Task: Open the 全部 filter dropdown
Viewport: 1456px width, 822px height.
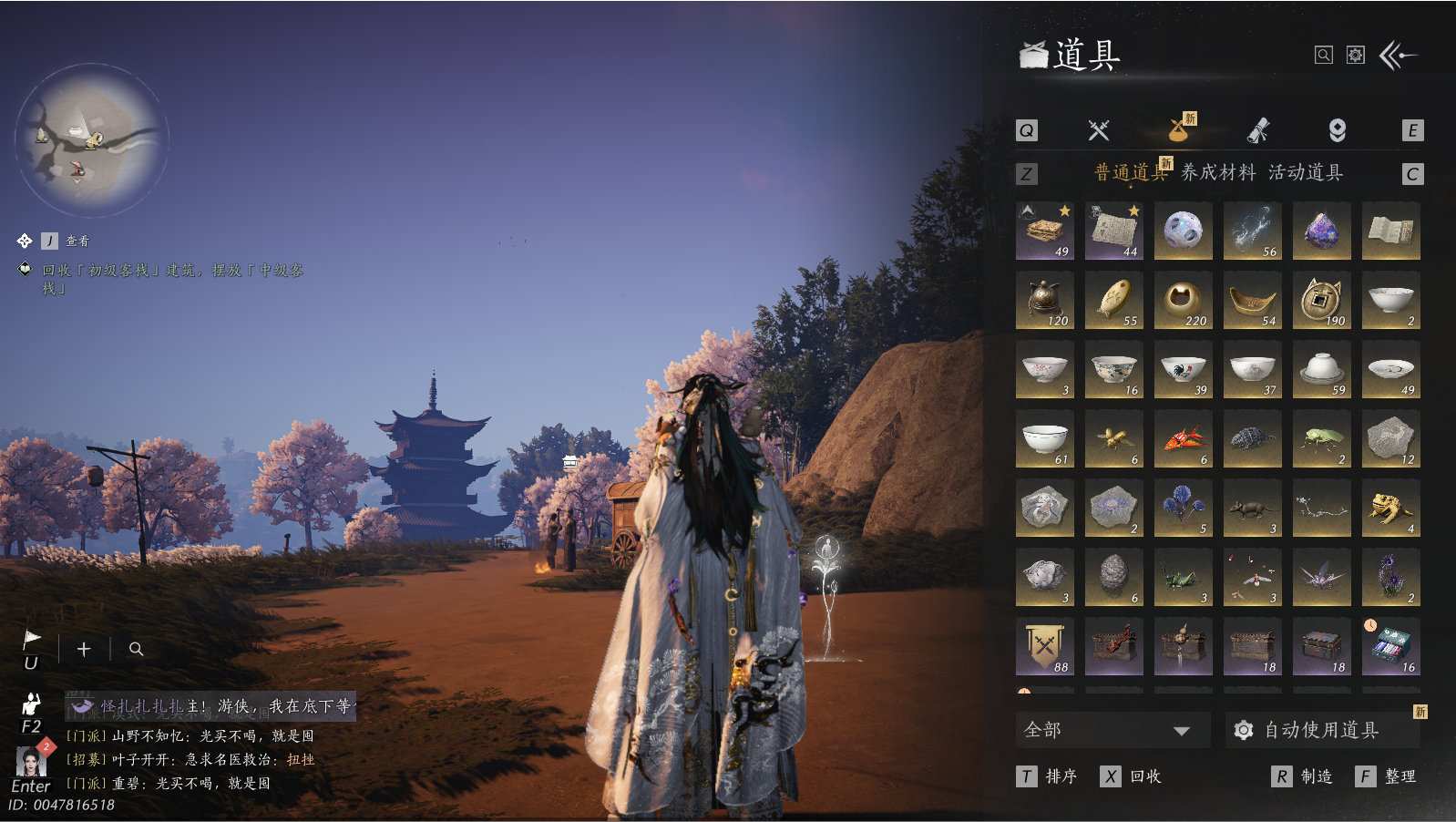Action: pyautogui.click(x=1112, y=730)
